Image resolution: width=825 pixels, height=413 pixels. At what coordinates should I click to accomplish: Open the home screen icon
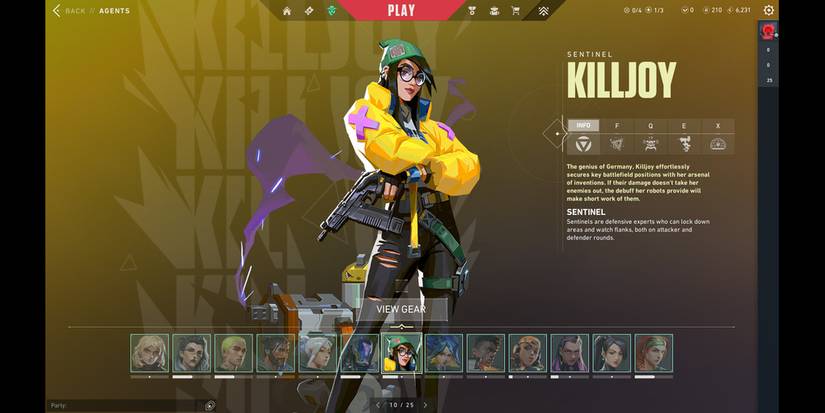click(x=287, y=11)
